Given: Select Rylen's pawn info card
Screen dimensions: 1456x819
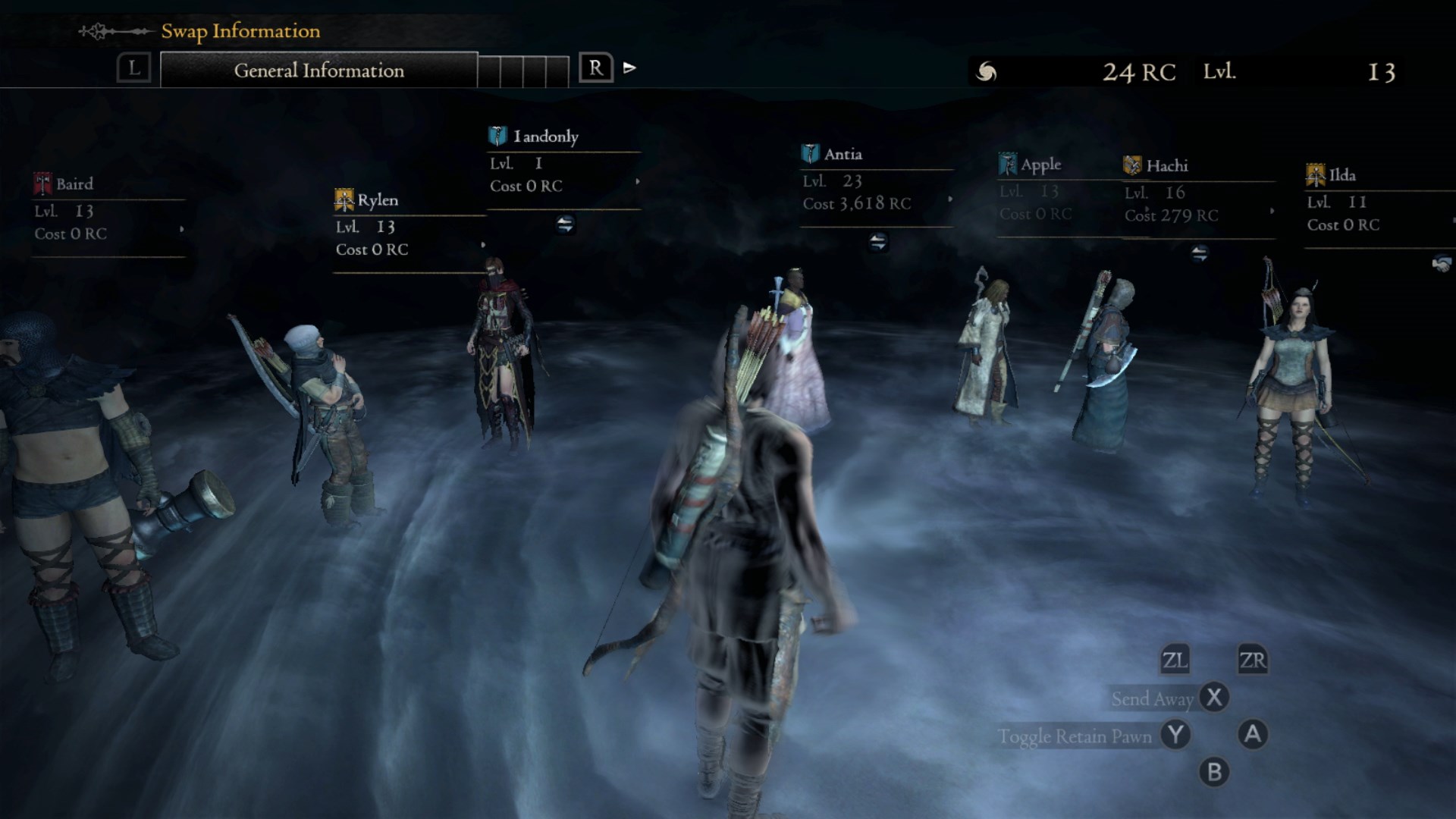Looking at the screenshot, I should pos(409,226).
